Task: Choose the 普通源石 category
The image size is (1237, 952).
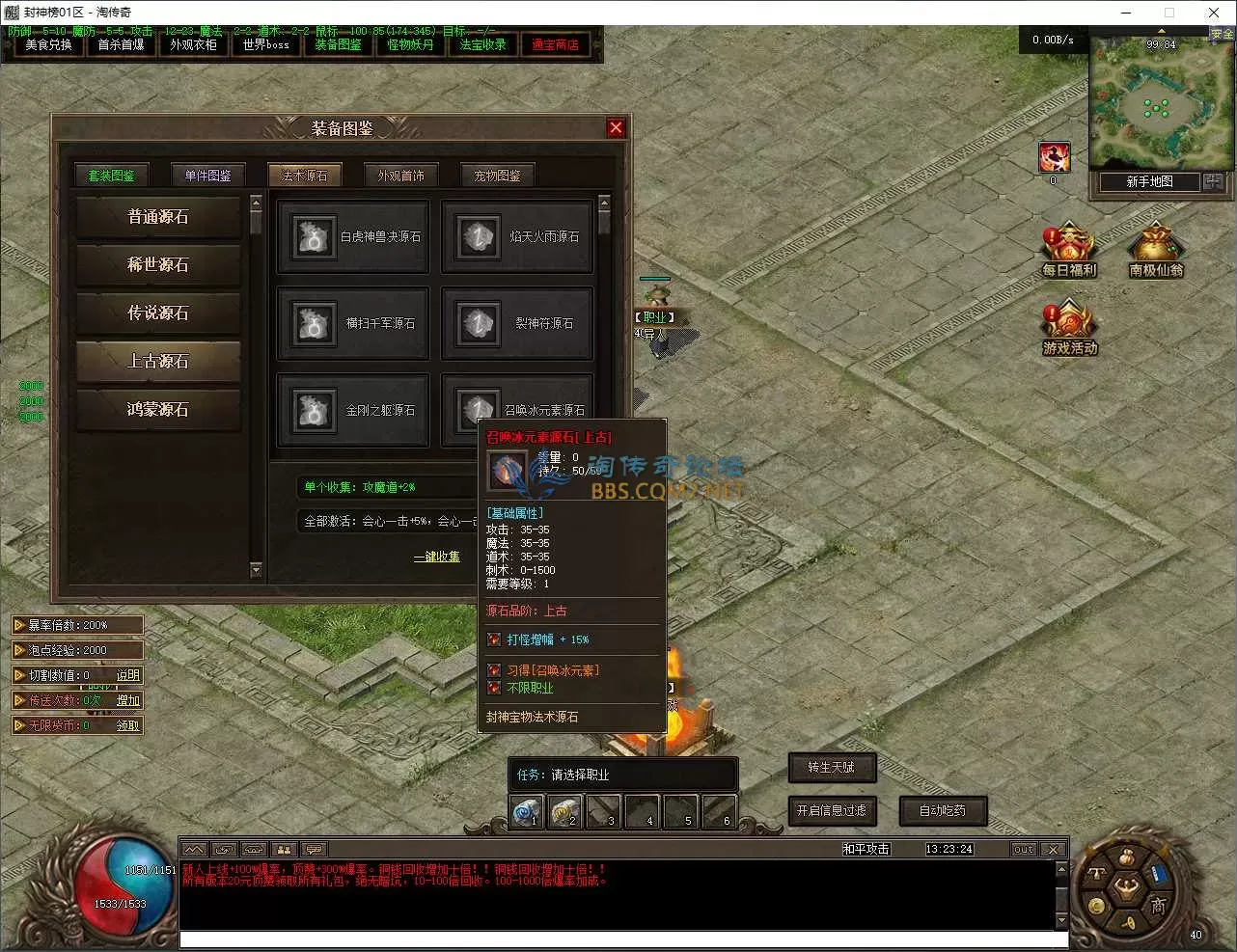Action: pos(158,217)
